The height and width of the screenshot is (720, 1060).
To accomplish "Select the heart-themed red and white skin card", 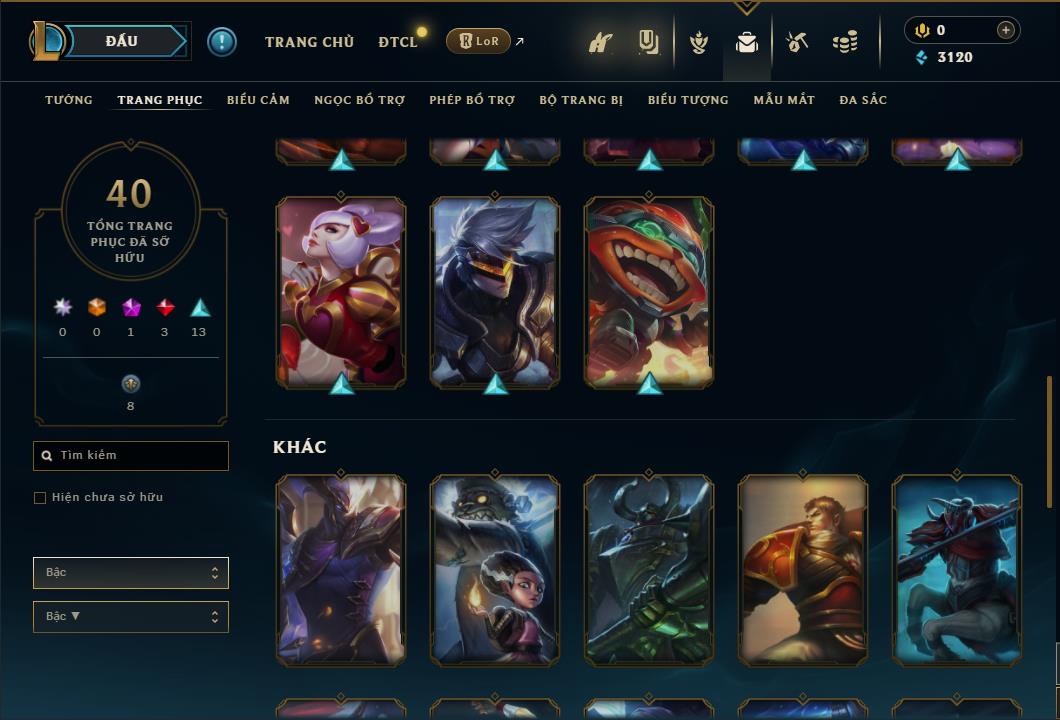I will click(x=341, y=291).
